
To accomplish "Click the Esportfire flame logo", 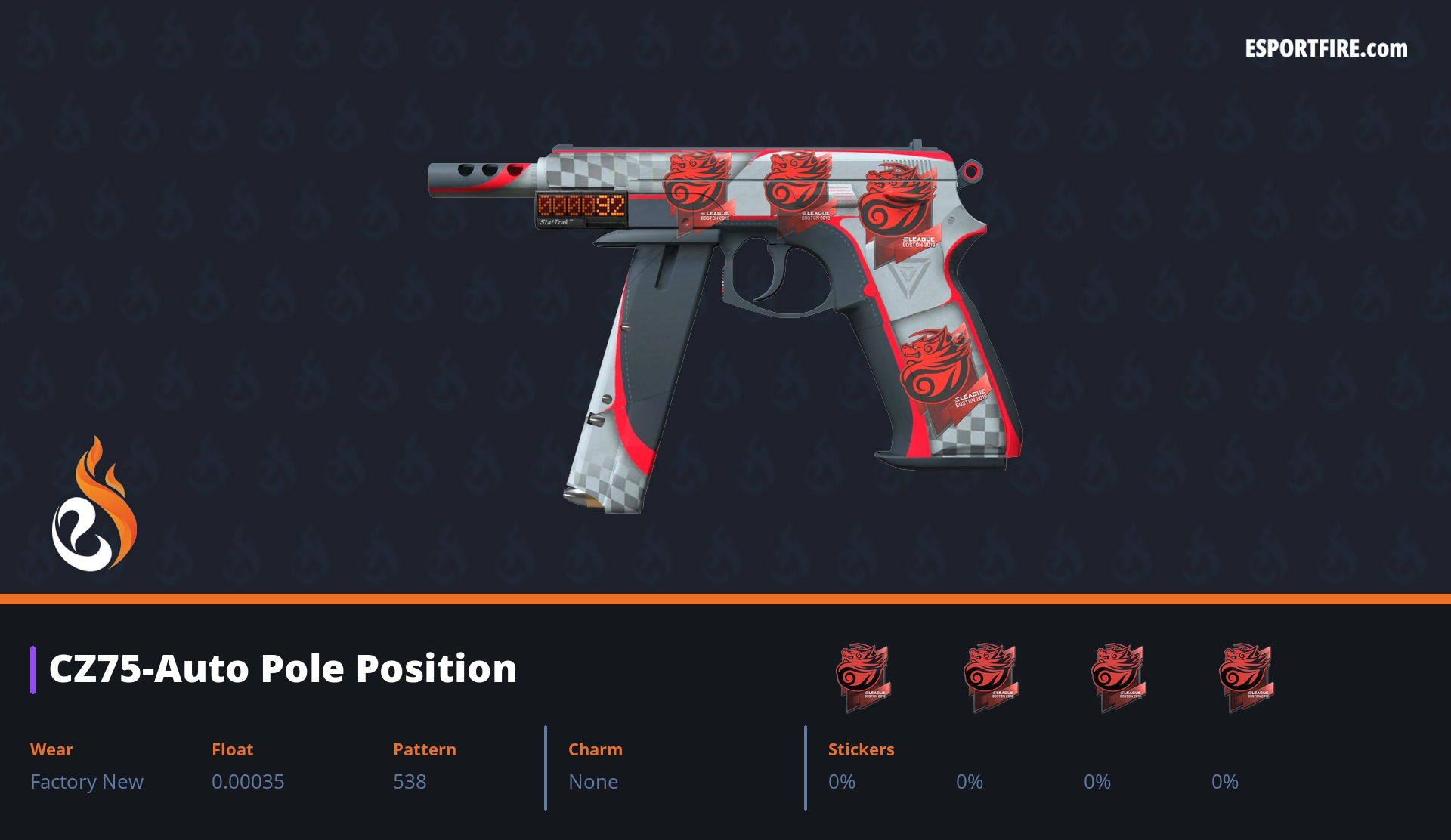I will point(94,505).
